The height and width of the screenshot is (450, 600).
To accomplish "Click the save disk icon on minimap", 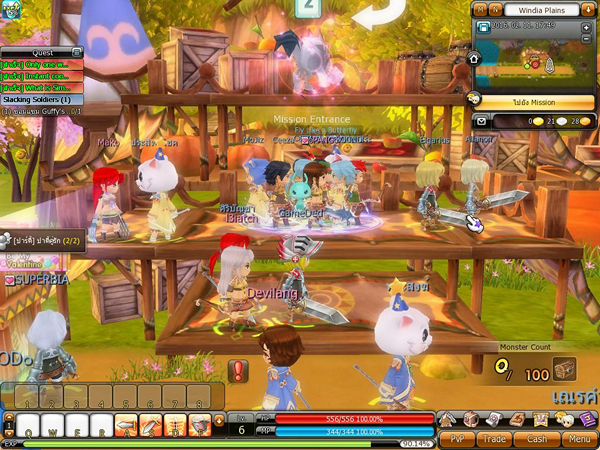I will coord(482,25).
